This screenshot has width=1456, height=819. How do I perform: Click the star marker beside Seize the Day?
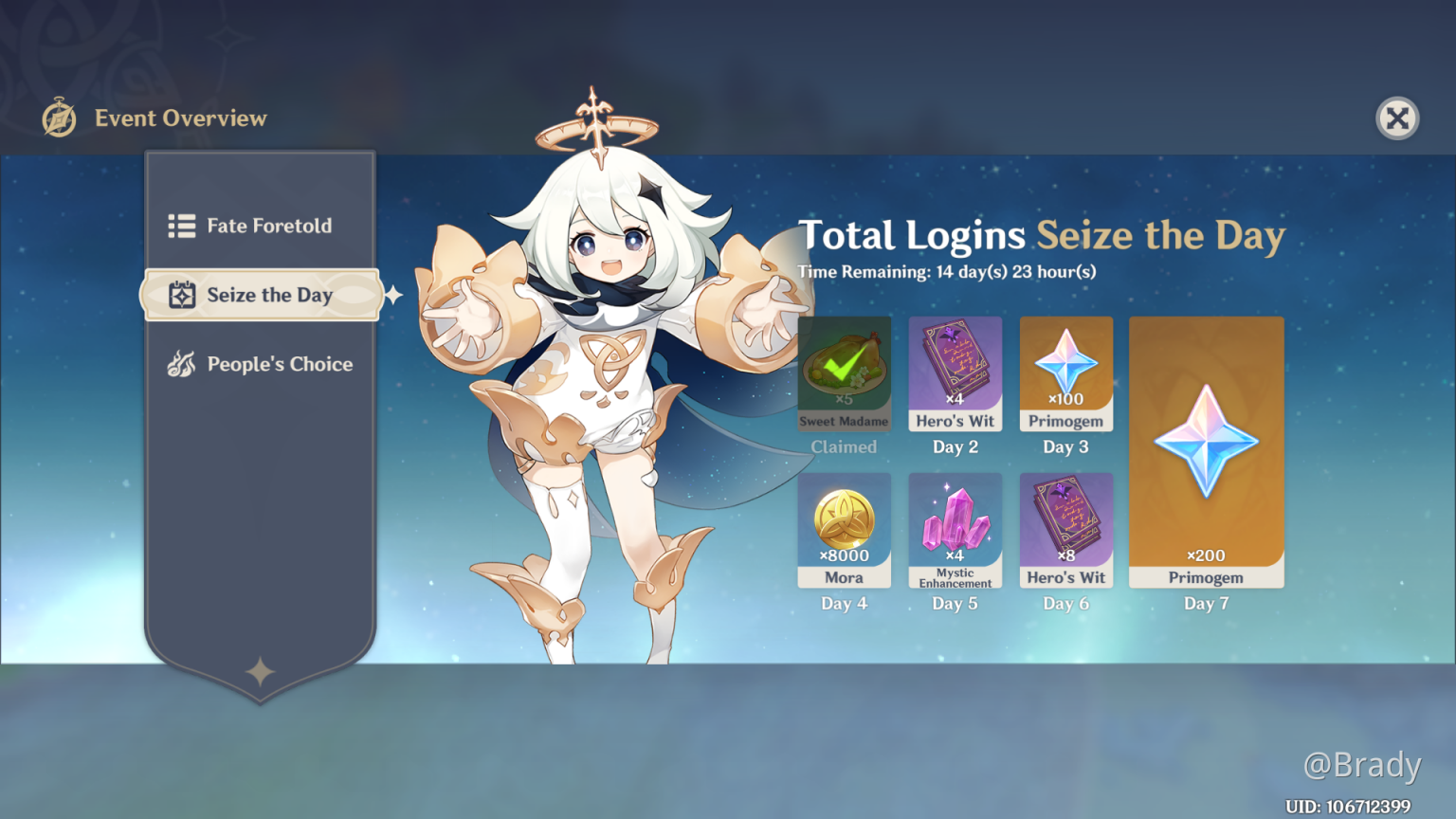pyautogui.click(x=394, y=295)
